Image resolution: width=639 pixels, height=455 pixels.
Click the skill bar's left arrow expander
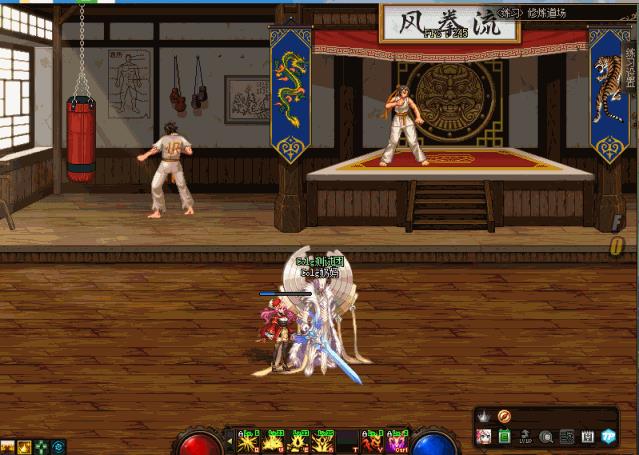click(x=229, y=441)
